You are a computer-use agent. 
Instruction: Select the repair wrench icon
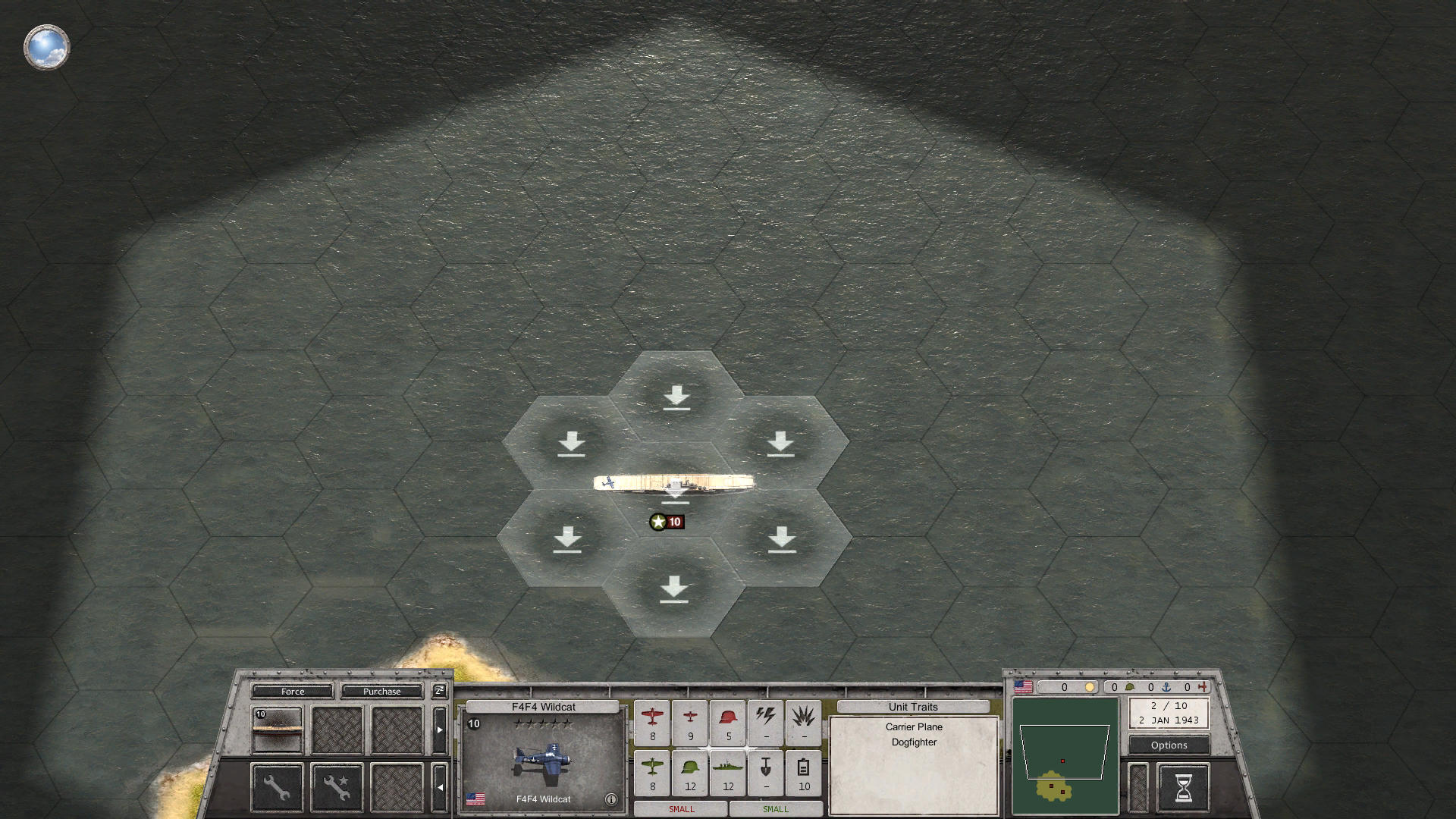click(276, 786)
